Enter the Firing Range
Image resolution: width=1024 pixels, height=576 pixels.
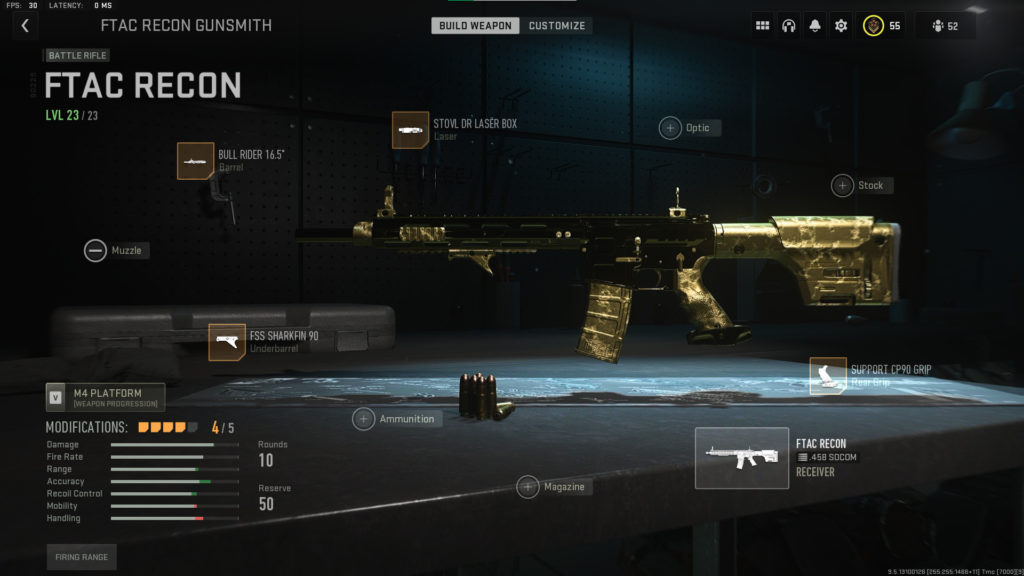point(81,557)
